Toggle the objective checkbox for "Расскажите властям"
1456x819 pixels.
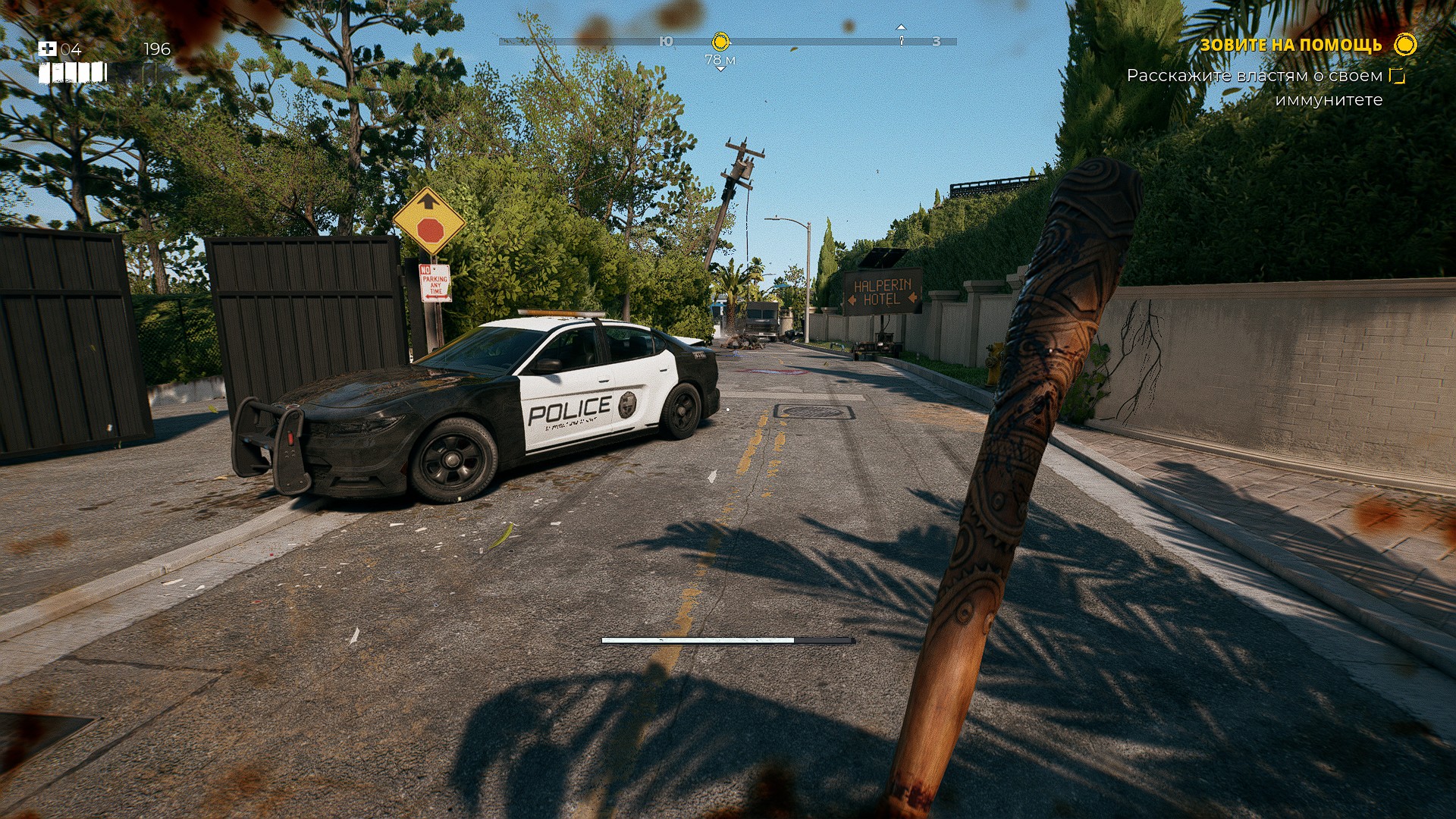coord(1397,76)
